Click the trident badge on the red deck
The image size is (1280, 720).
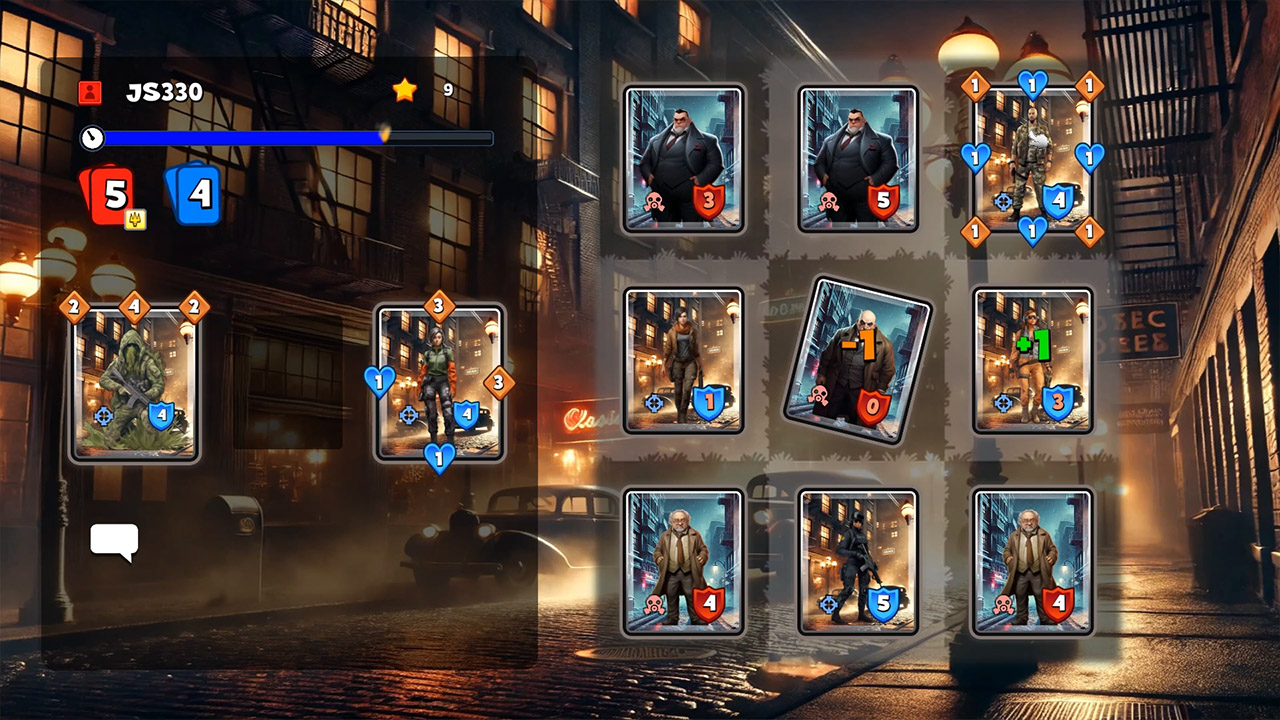click(136, 217)
